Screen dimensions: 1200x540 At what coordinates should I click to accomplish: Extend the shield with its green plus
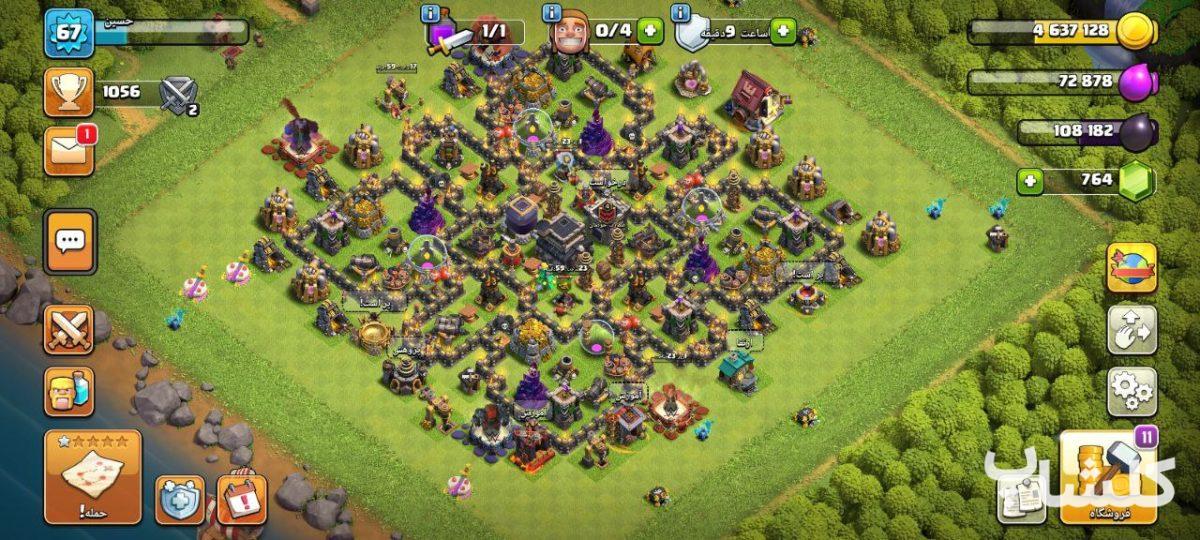[780, 32]
